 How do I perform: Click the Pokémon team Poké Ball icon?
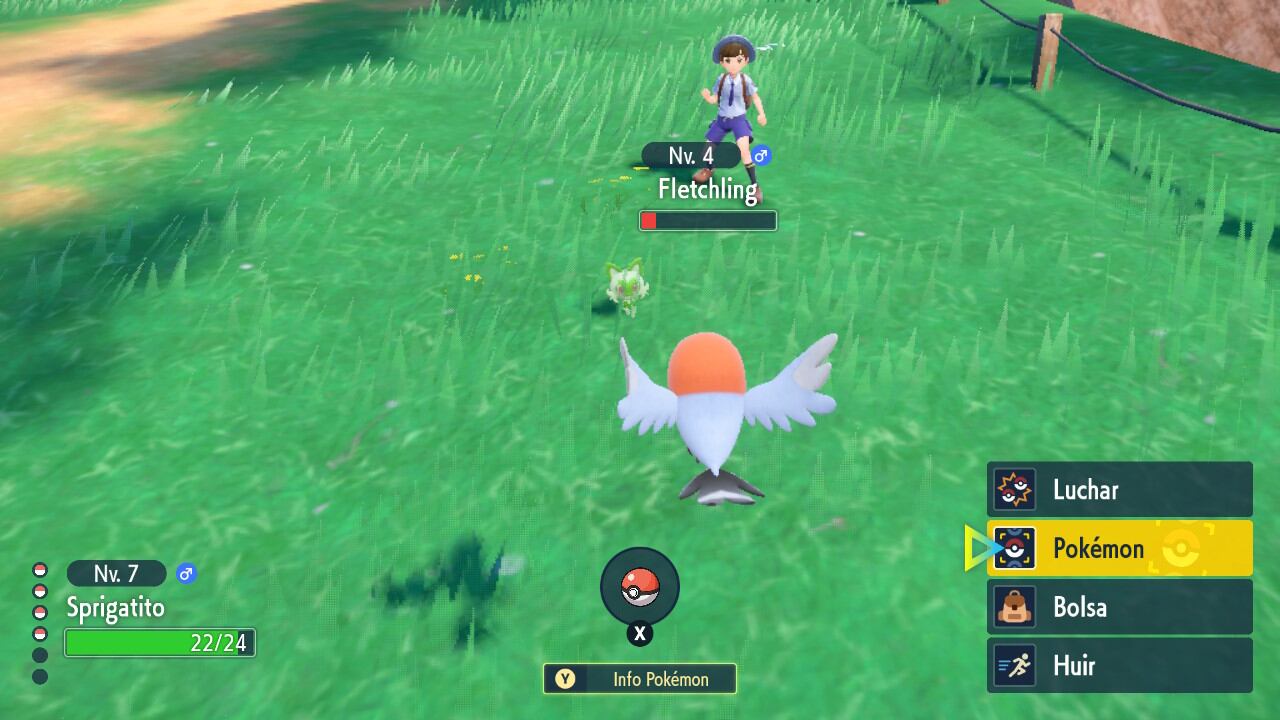pyautogui.click(x=1018, y=548)
